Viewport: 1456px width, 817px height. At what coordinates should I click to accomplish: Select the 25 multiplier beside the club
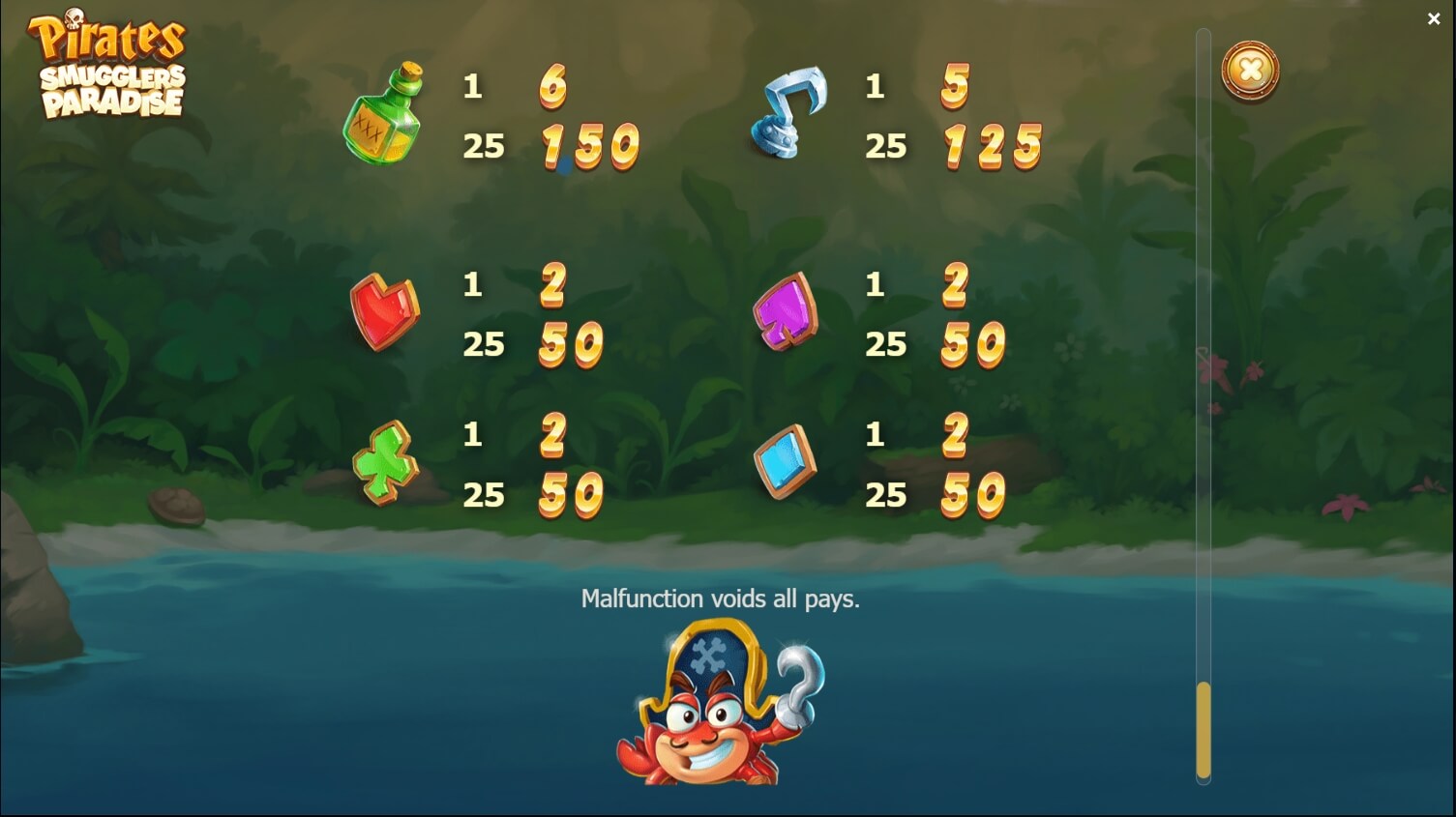[485, 495]
